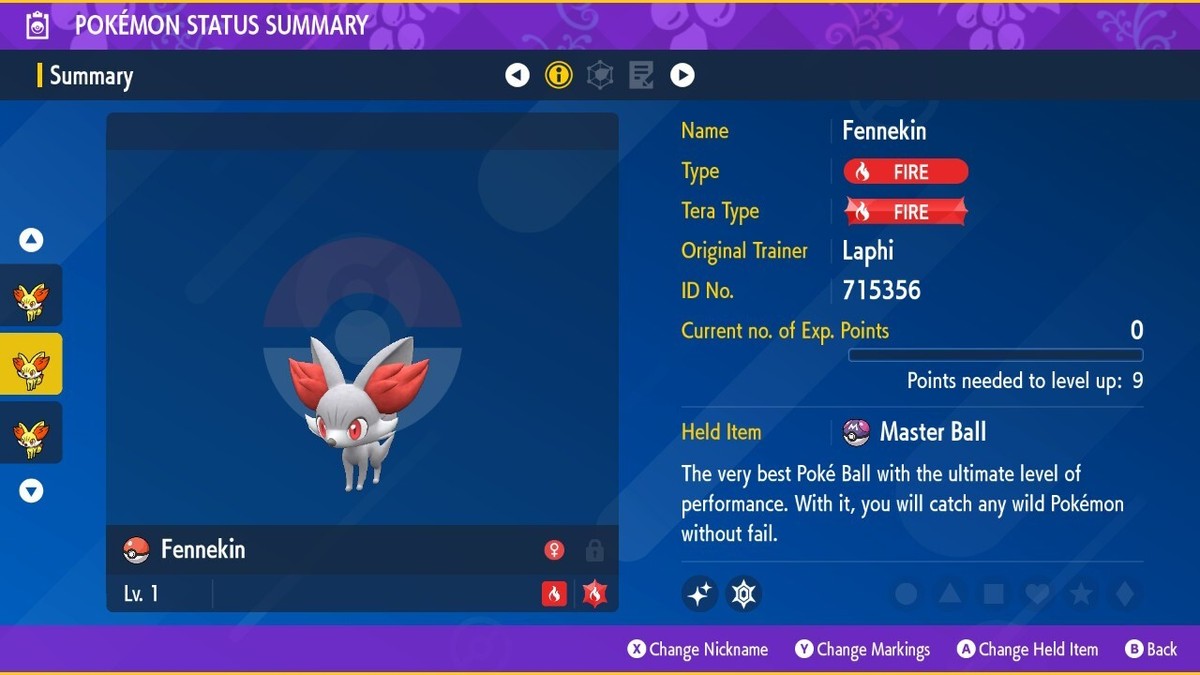This screenshot has height=675, width=1200.
Task: Open the memo notes tab
Action: tap(641, 75)
